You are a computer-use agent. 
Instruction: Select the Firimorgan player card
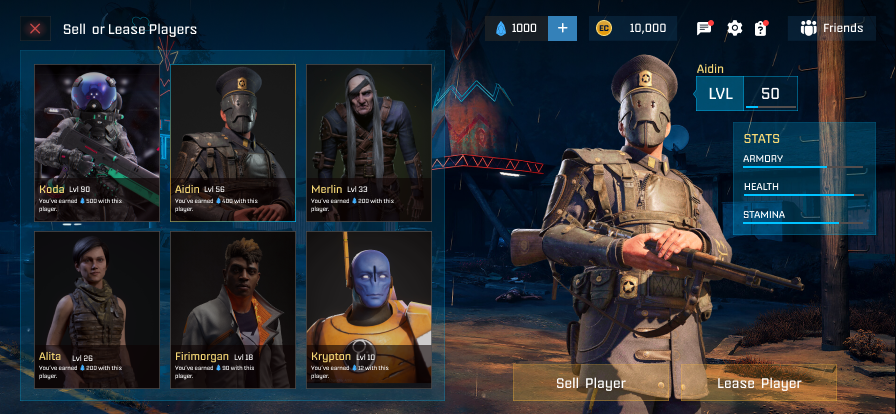coord(233,309)
